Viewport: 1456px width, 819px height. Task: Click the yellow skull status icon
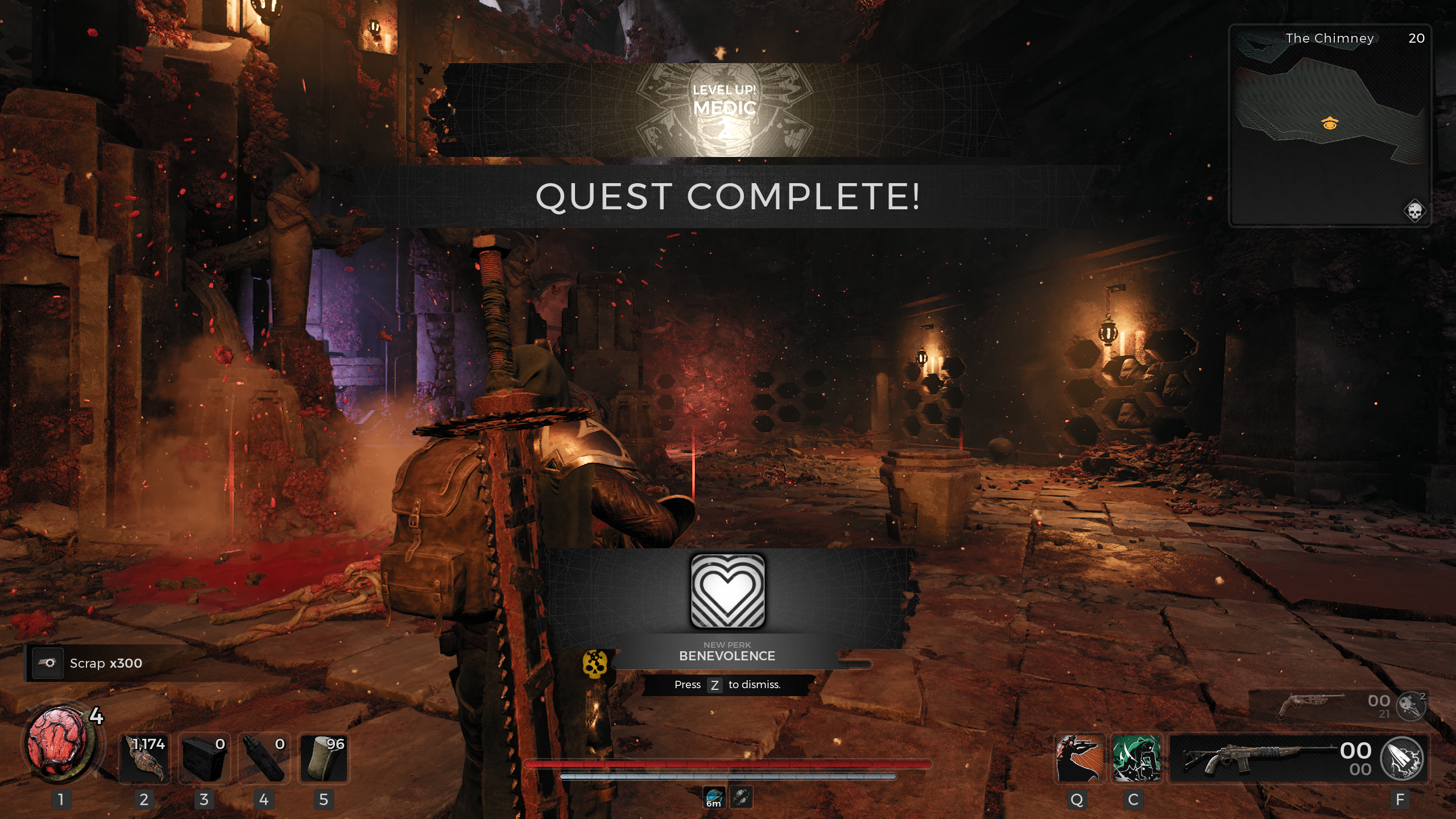click(595, 664)
